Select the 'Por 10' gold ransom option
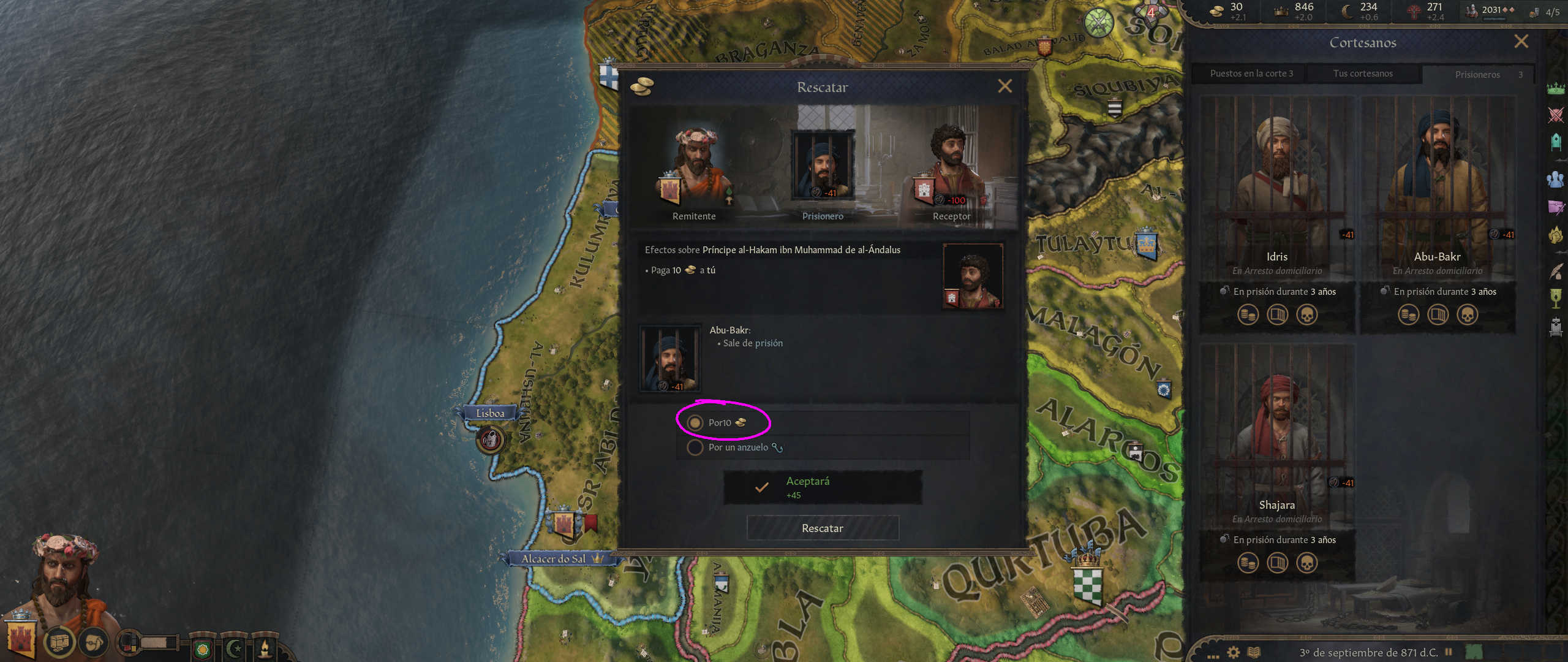Image resolution: width=1568 pixels, height=662 pixels. 695,422
